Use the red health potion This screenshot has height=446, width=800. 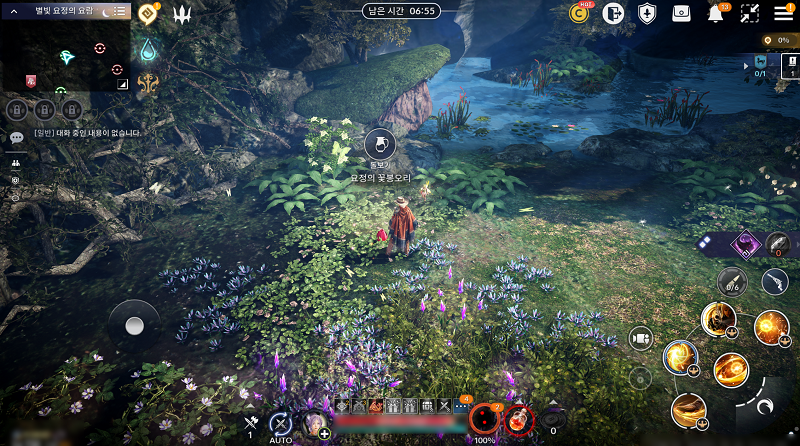518,420
